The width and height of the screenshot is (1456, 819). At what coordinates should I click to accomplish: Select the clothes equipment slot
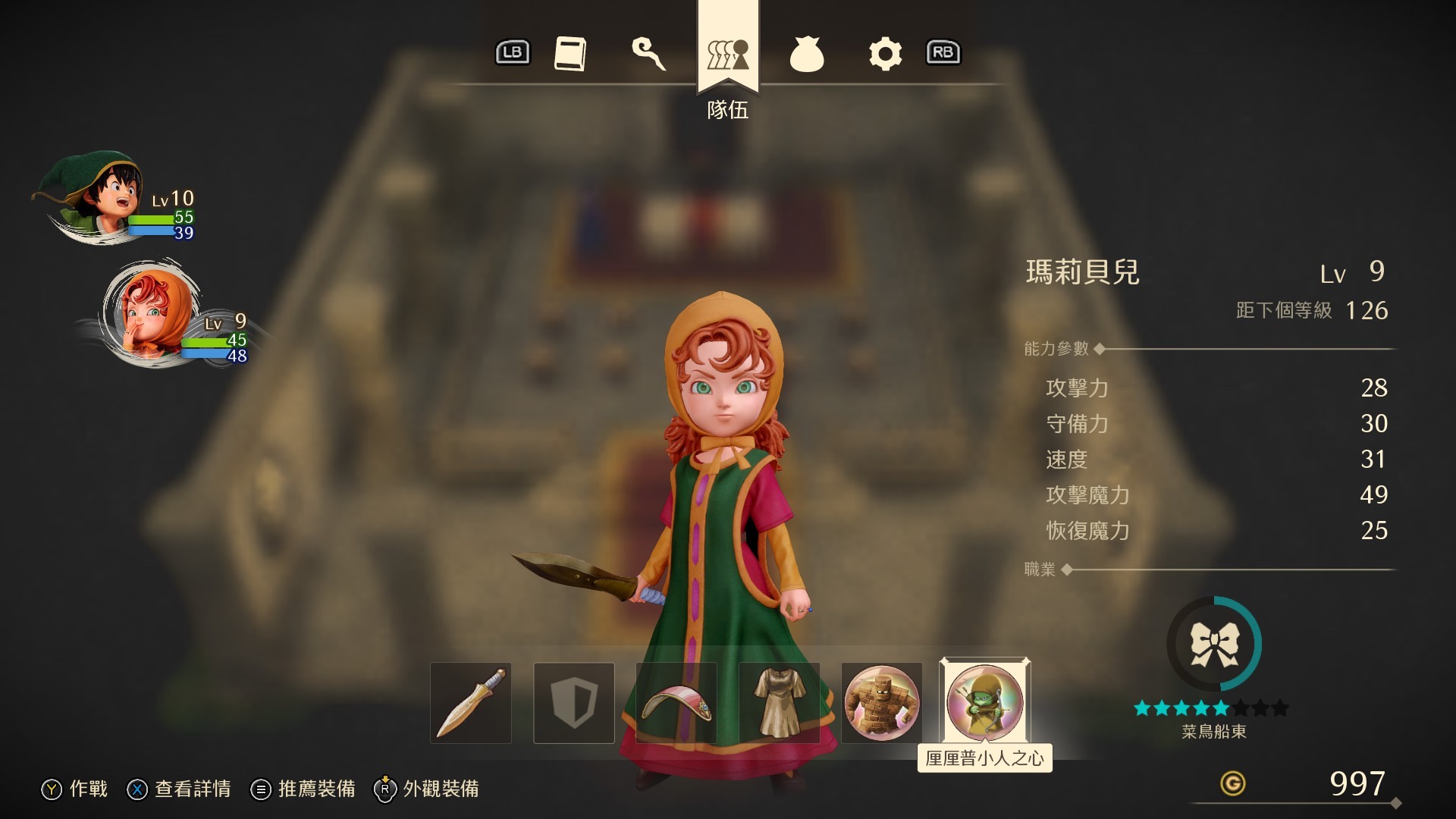coord(778,703)
